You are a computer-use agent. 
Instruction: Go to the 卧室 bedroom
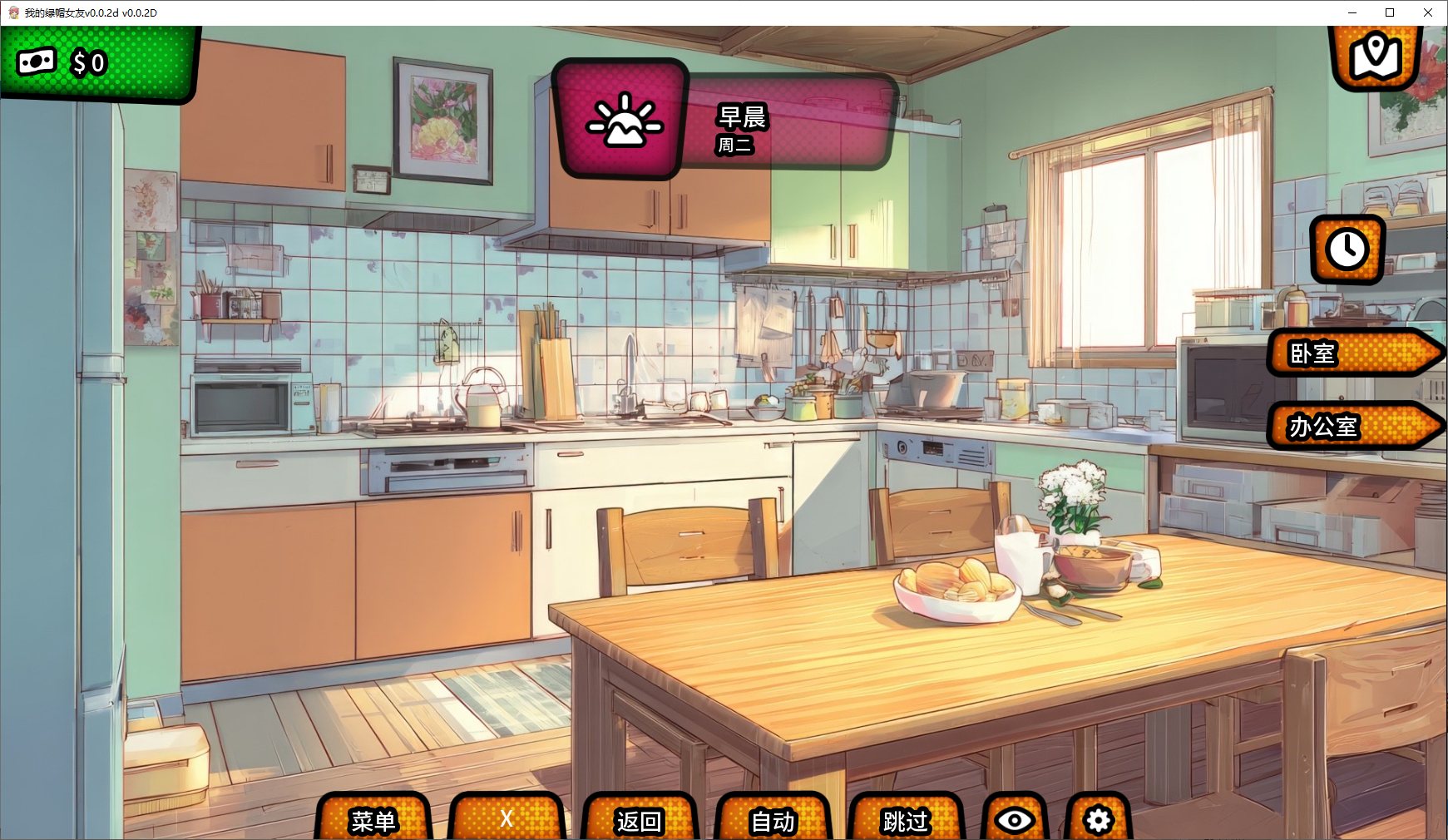point(1352,353)
